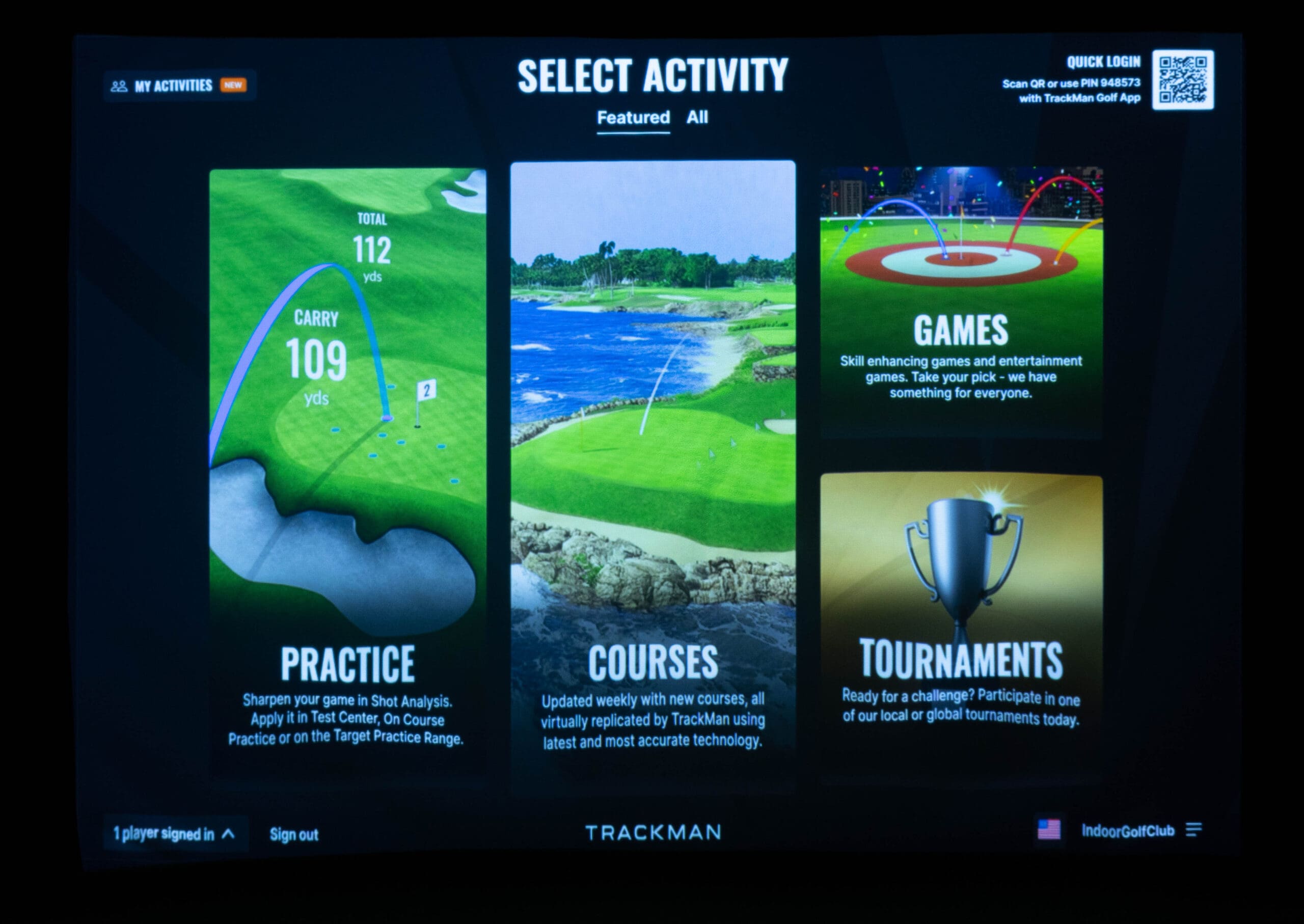Expand the 1 player signed in panel

coord(175,834)
